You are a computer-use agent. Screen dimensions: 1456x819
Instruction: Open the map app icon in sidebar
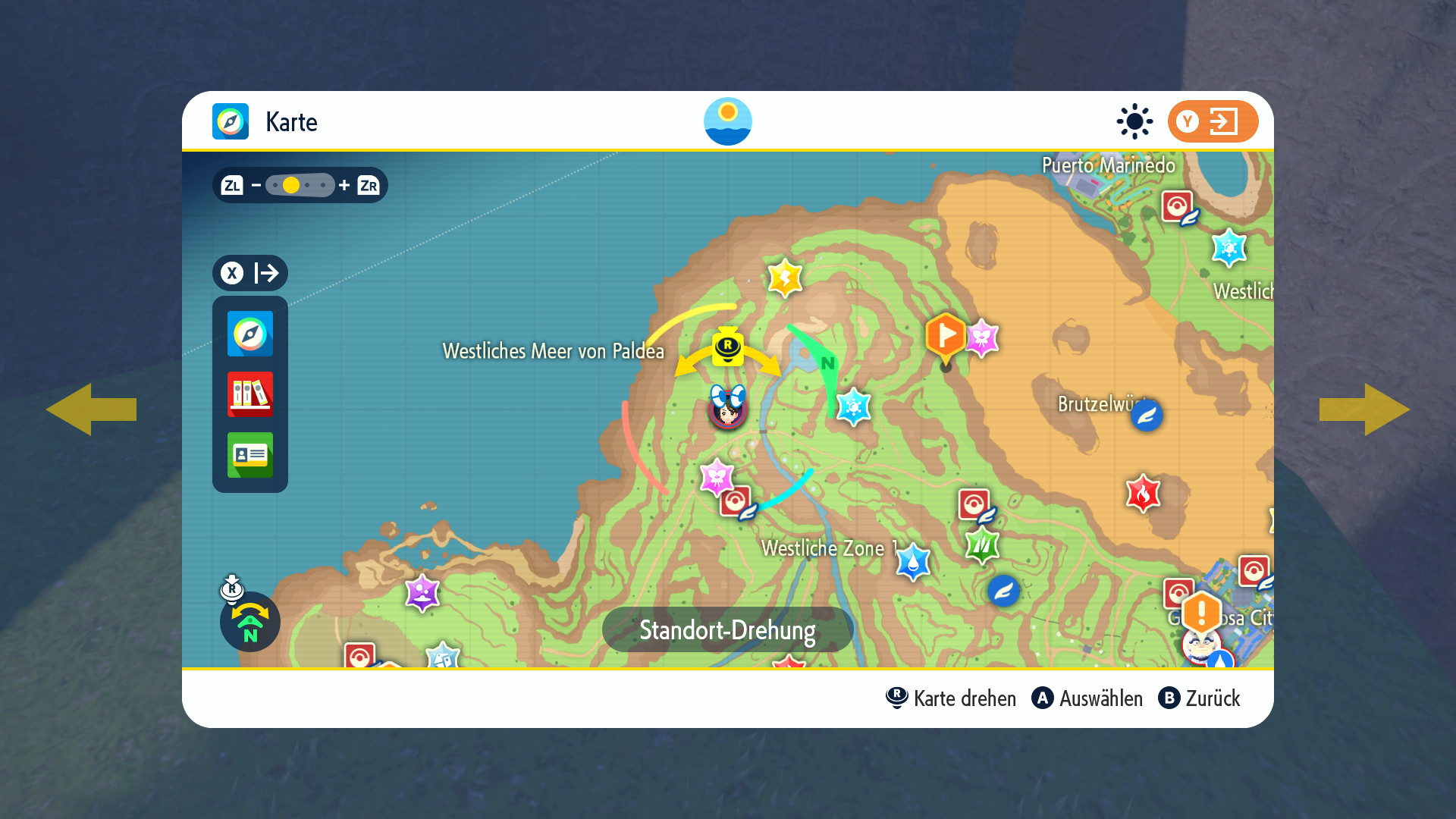249,334
